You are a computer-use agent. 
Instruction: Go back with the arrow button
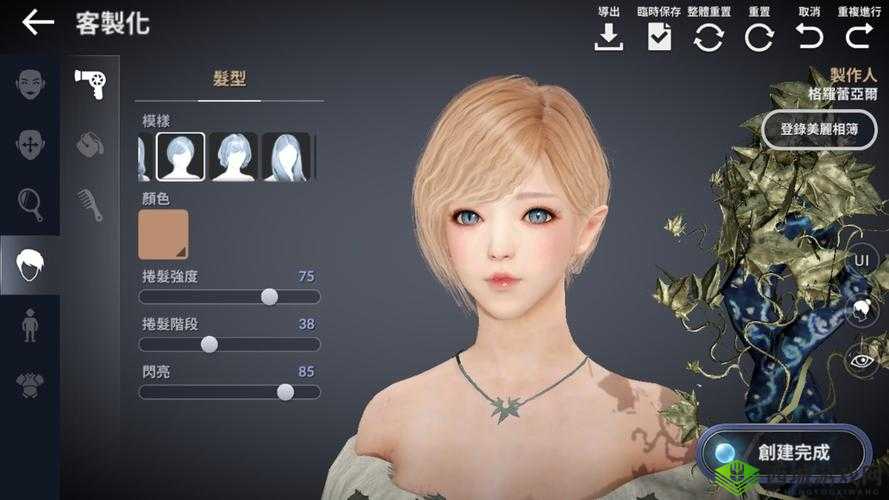[x=38, y=23]
